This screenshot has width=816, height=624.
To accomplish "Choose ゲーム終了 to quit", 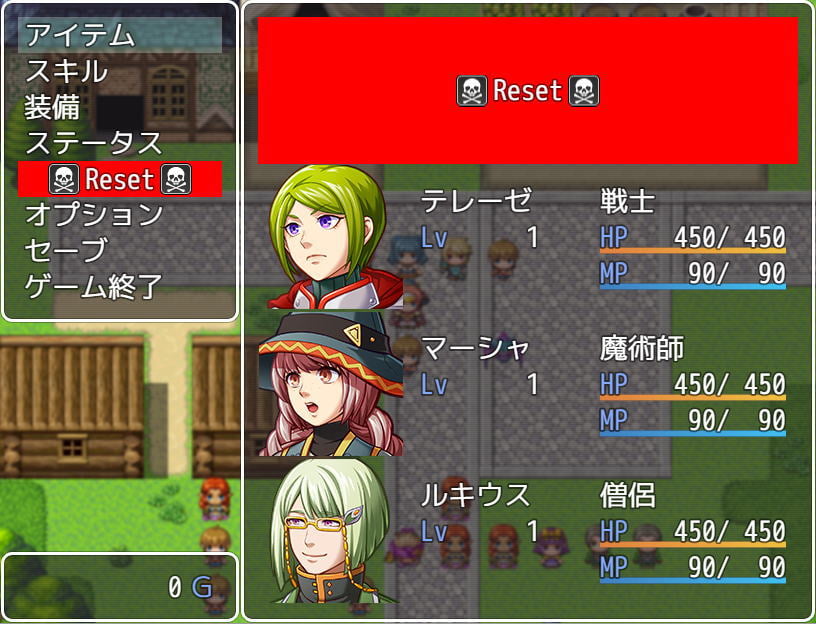I will point(119,286).
